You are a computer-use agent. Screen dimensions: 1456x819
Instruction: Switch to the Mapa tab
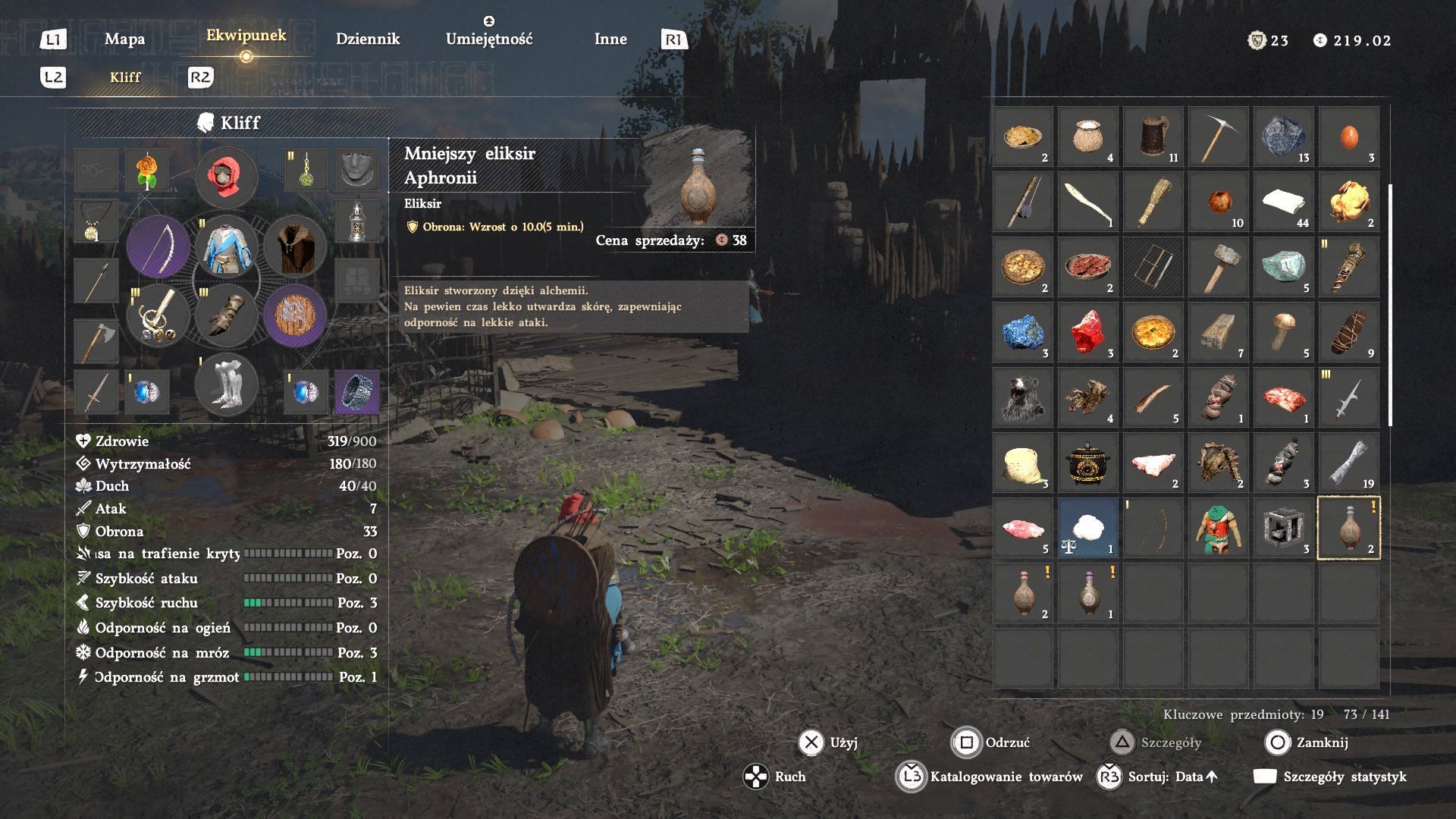coord(124,39)
